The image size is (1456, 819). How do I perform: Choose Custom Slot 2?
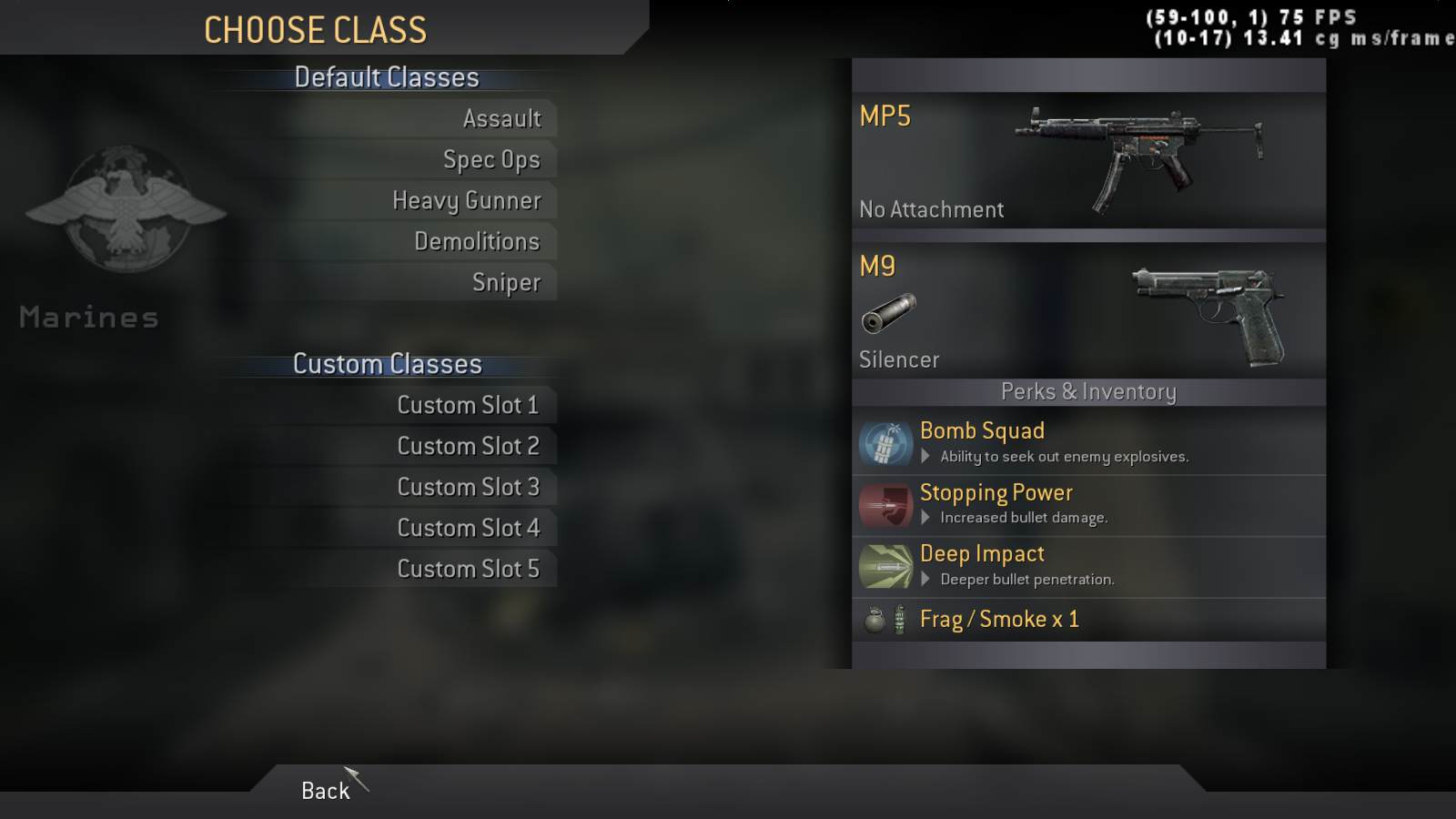point(468,446)
